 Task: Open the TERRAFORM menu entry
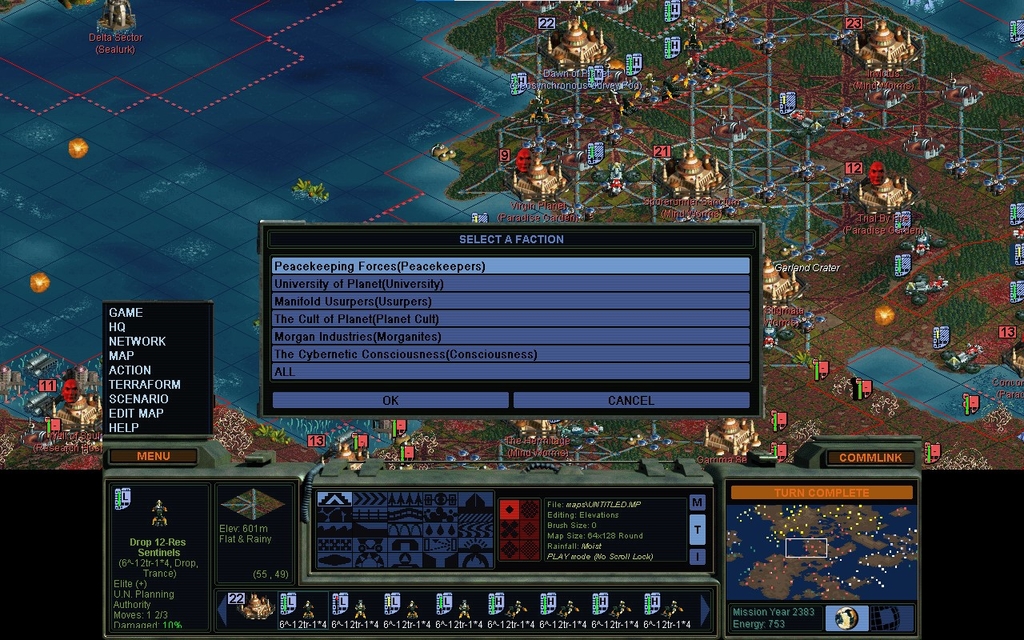point(144,384)
